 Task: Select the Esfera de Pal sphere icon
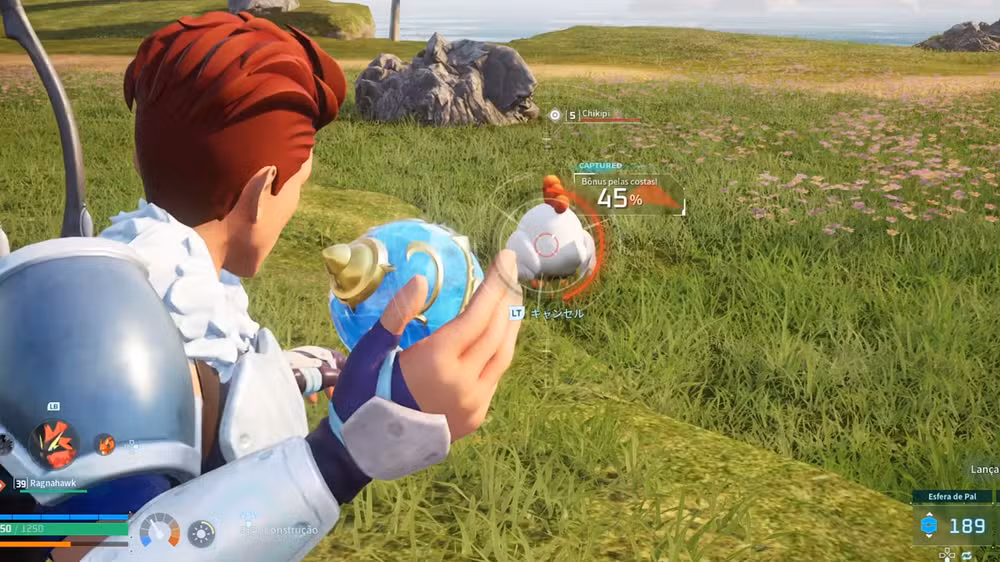point(928,526)
